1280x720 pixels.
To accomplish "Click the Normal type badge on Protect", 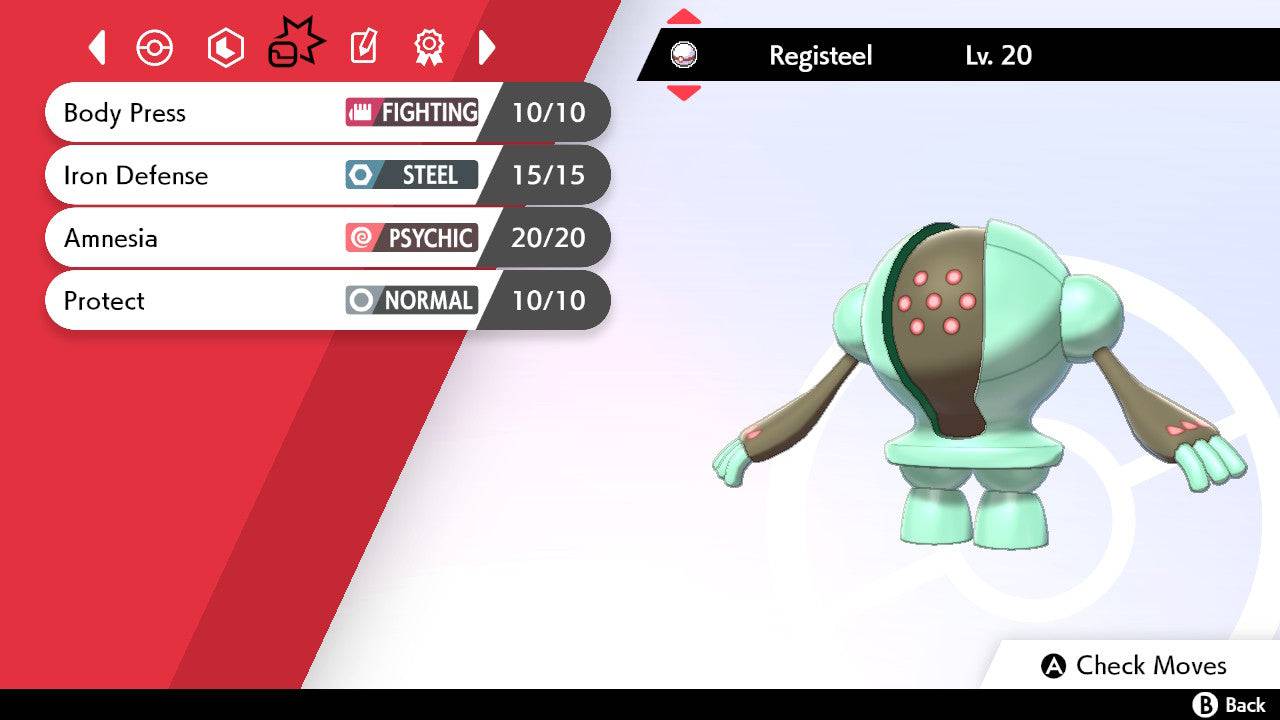I will [413, 300].
